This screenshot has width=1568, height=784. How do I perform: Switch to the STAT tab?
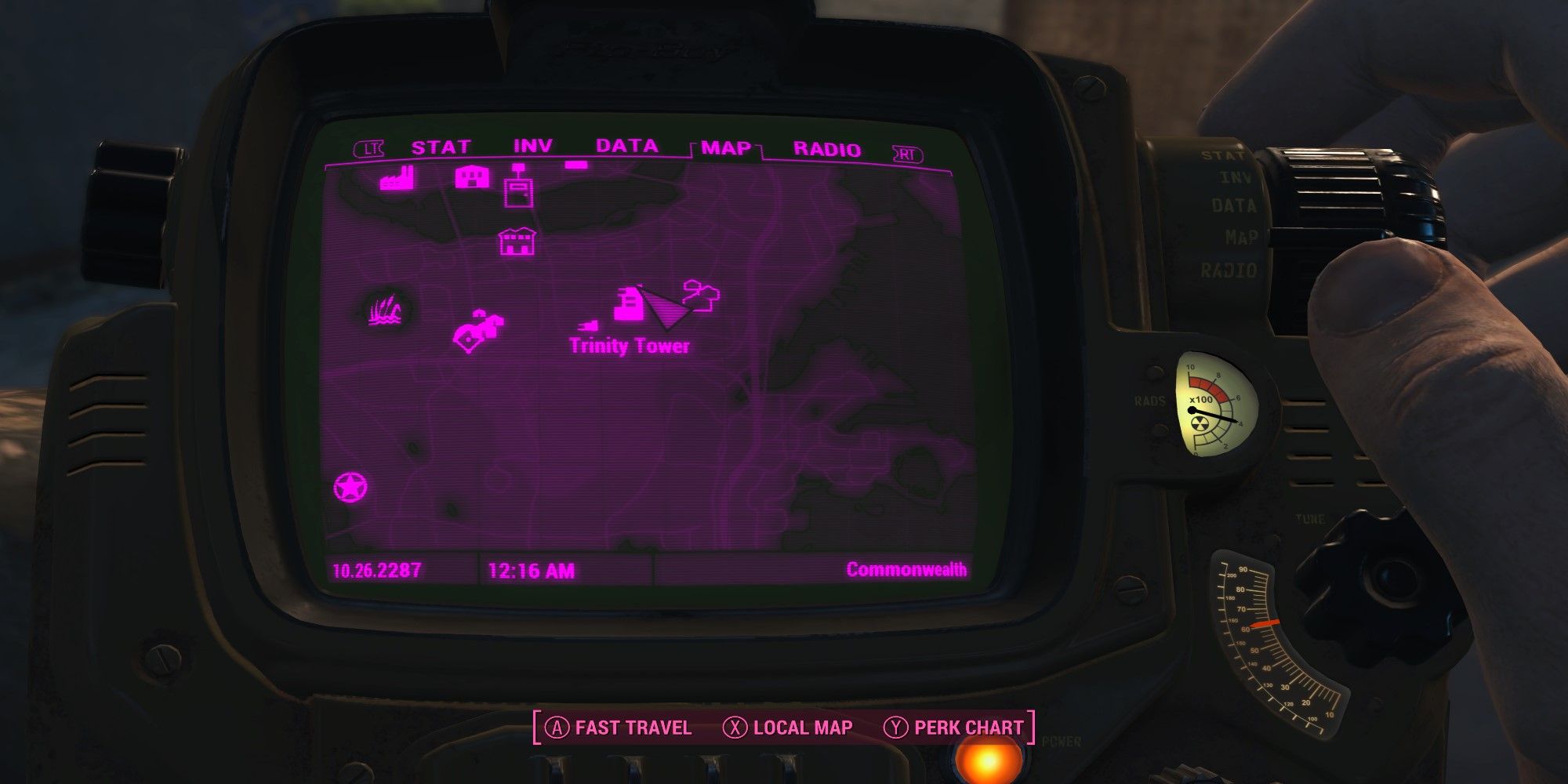click(439, 145)
